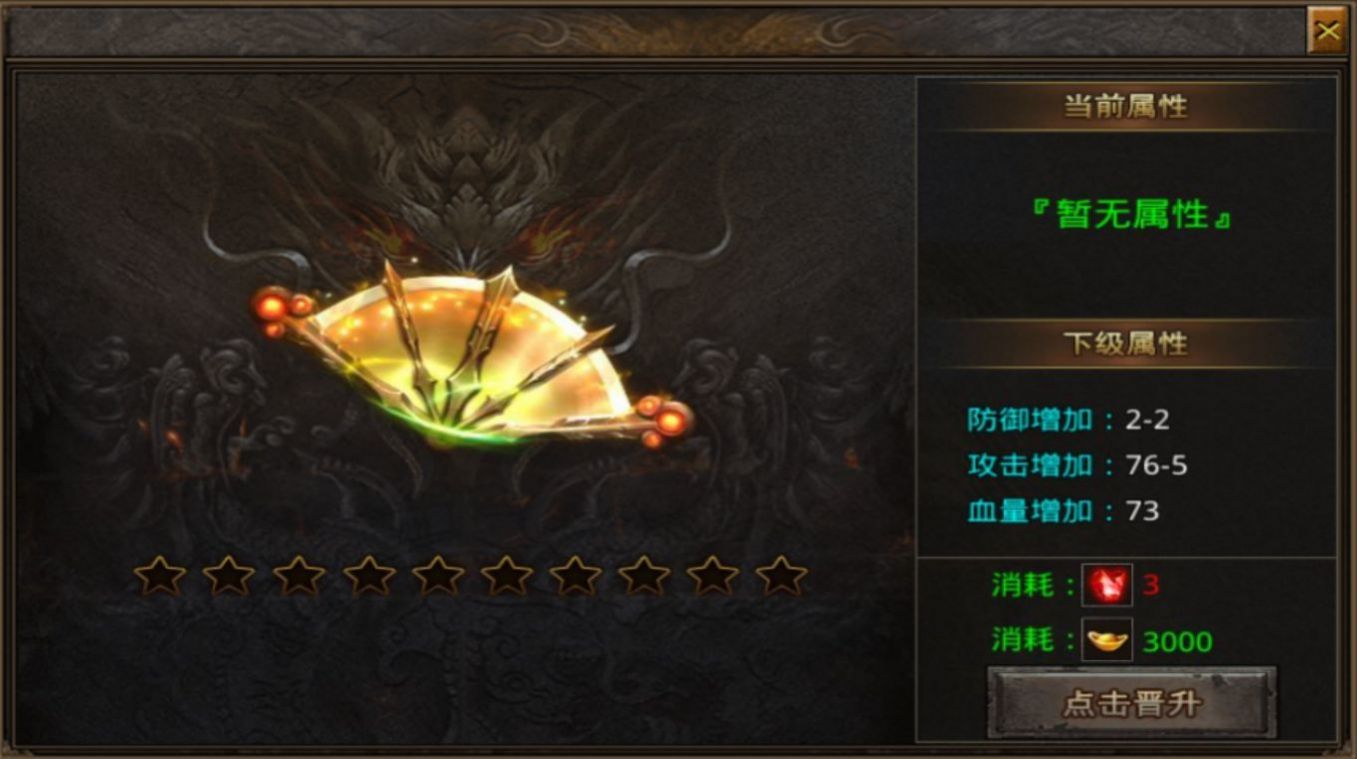Select the gold ingot cost icon
Screen dimensions: 1357x759
pyautogui.click(x=1107, y=640)
